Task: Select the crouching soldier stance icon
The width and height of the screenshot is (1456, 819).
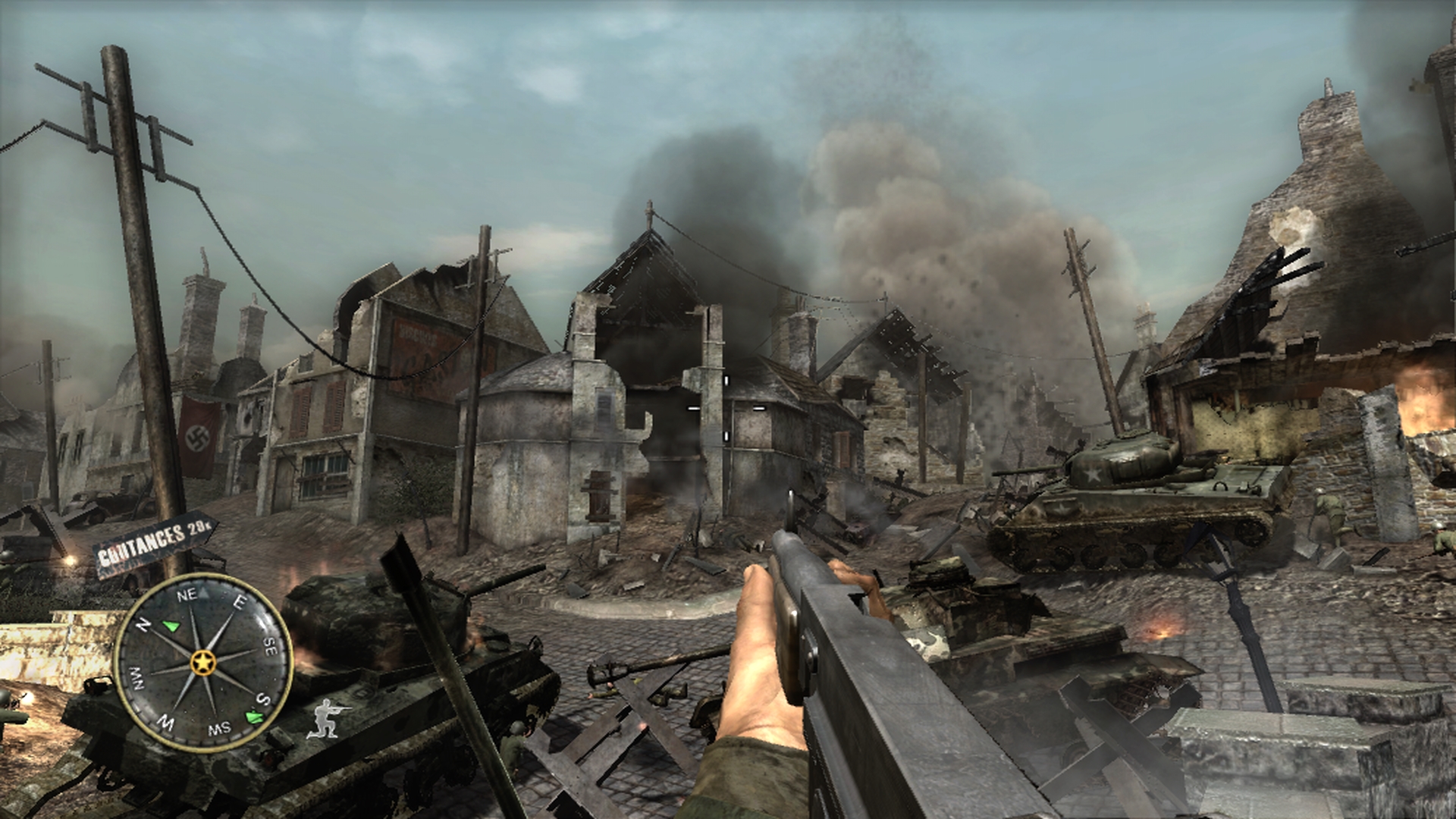Action: click(x=328, y=718)
